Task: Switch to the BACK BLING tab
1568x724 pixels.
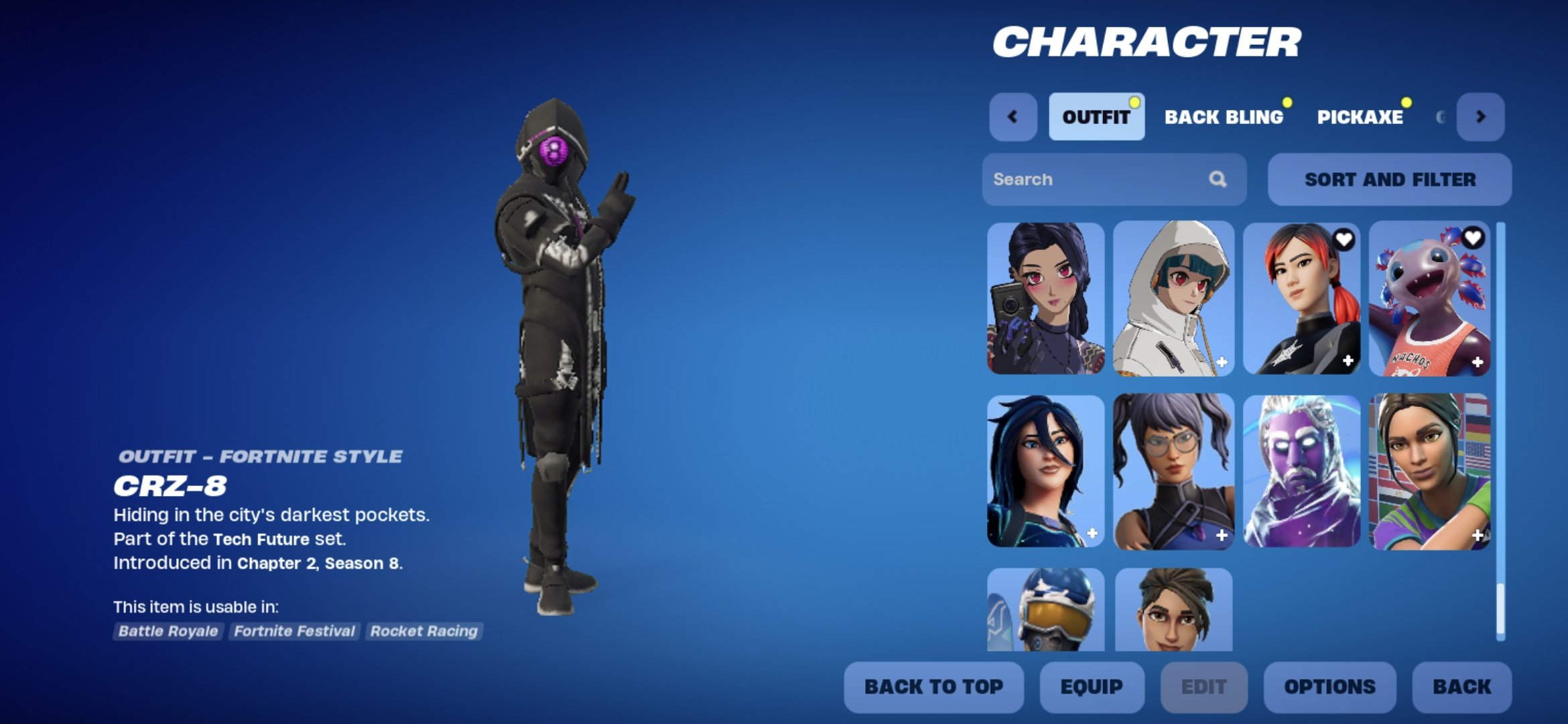Action: tap(1225, 117)
